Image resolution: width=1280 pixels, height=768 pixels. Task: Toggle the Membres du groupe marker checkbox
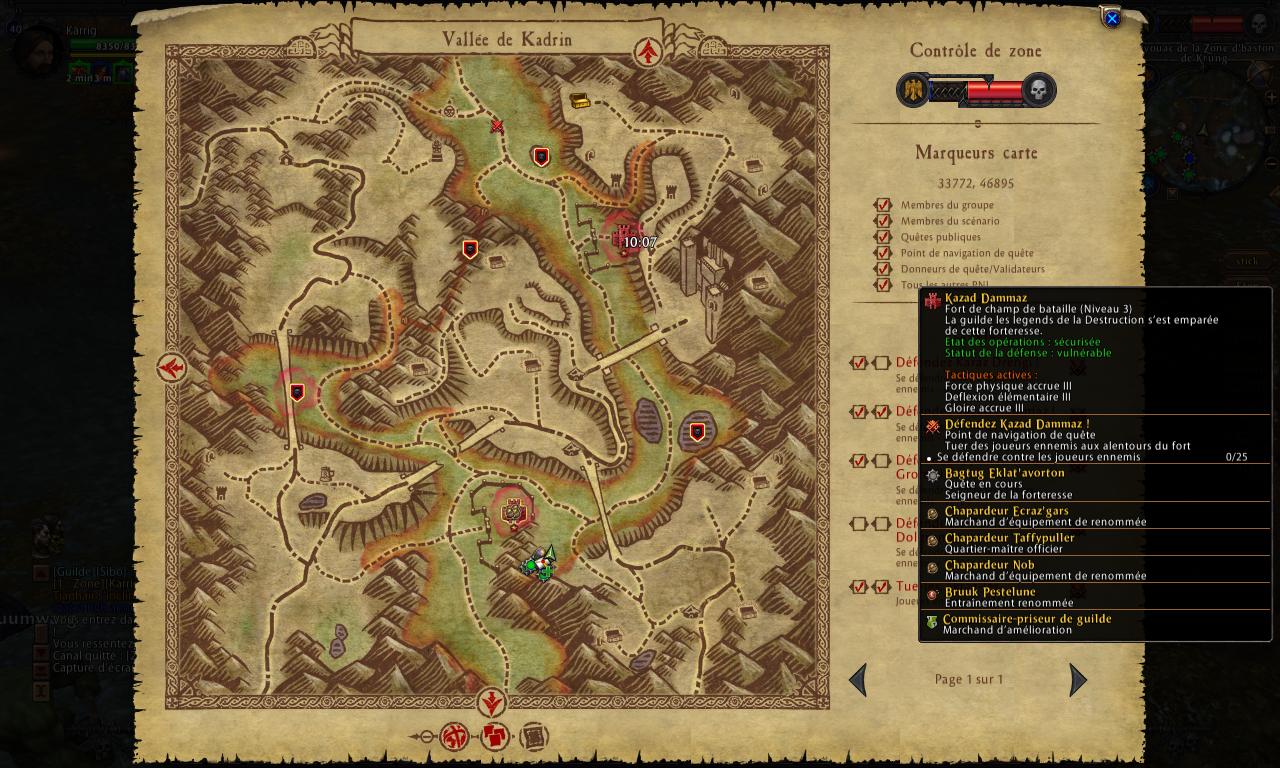pos(883,205)
